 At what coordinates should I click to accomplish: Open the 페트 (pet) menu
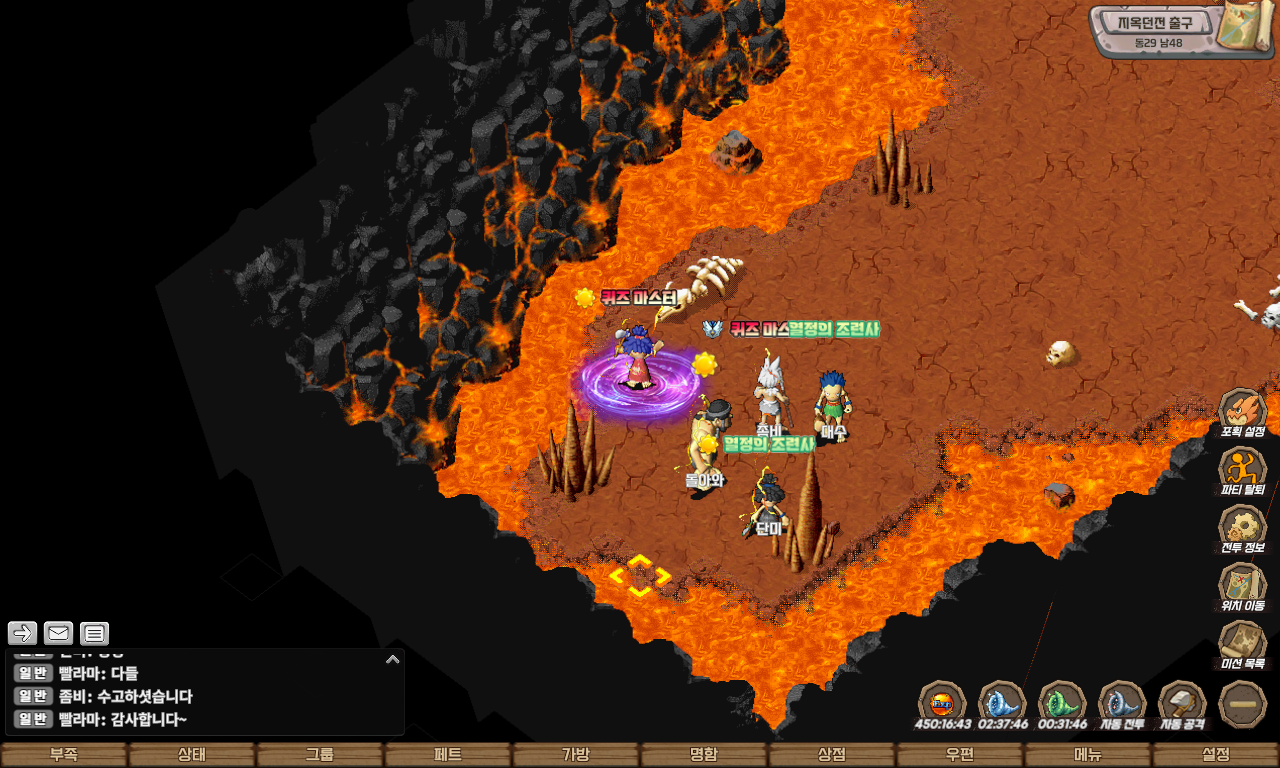coord(448,755)
